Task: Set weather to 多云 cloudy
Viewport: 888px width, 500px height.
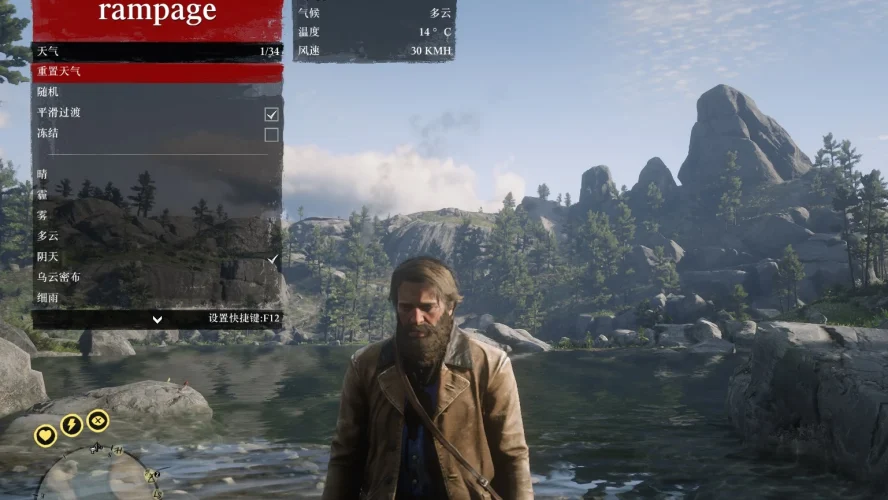Action: (157, 237)
